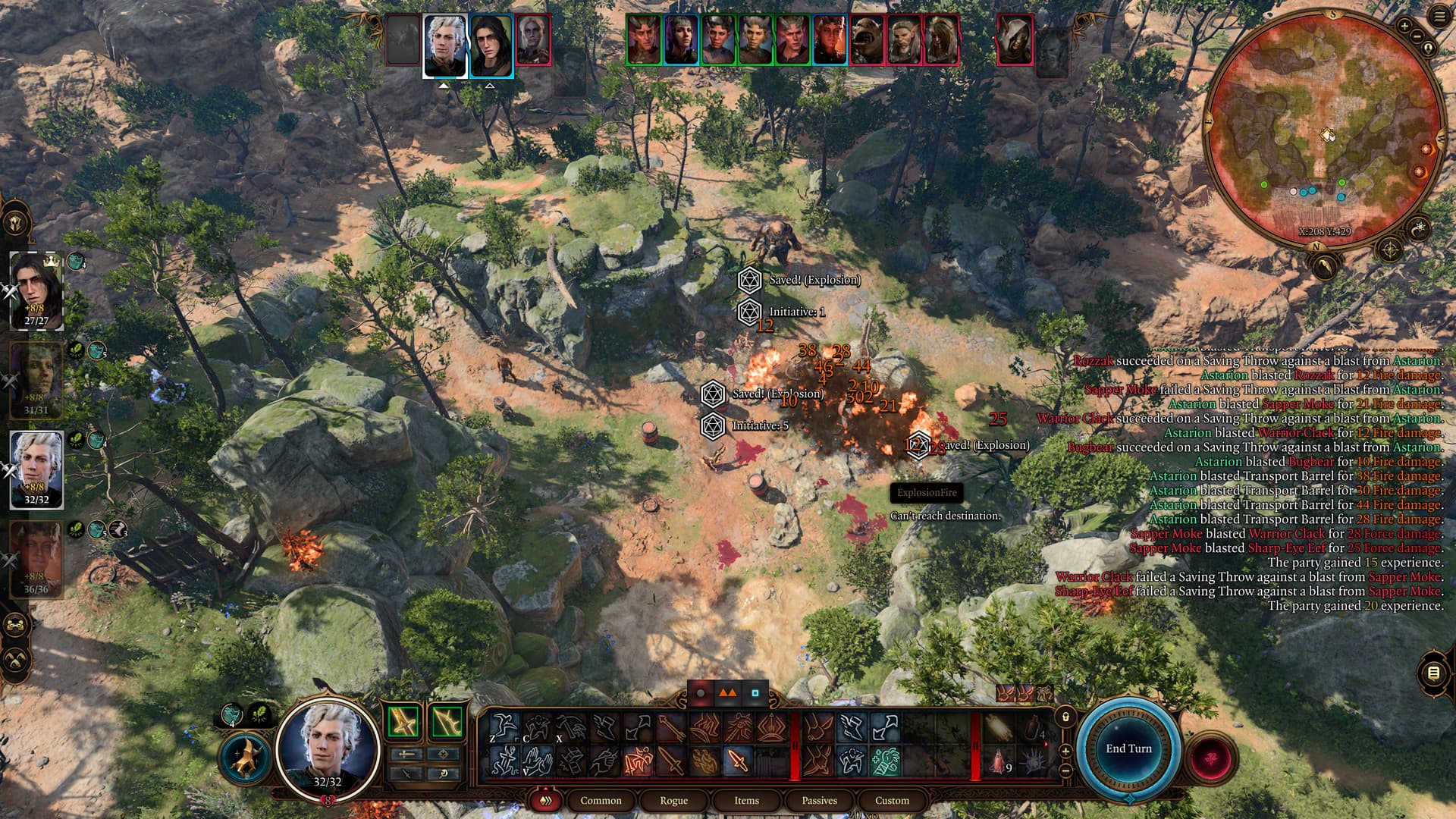This screenshot has height=819, width=1456.
Task: Switch to the Custom hotbar tab
Action: click(892, 800)
